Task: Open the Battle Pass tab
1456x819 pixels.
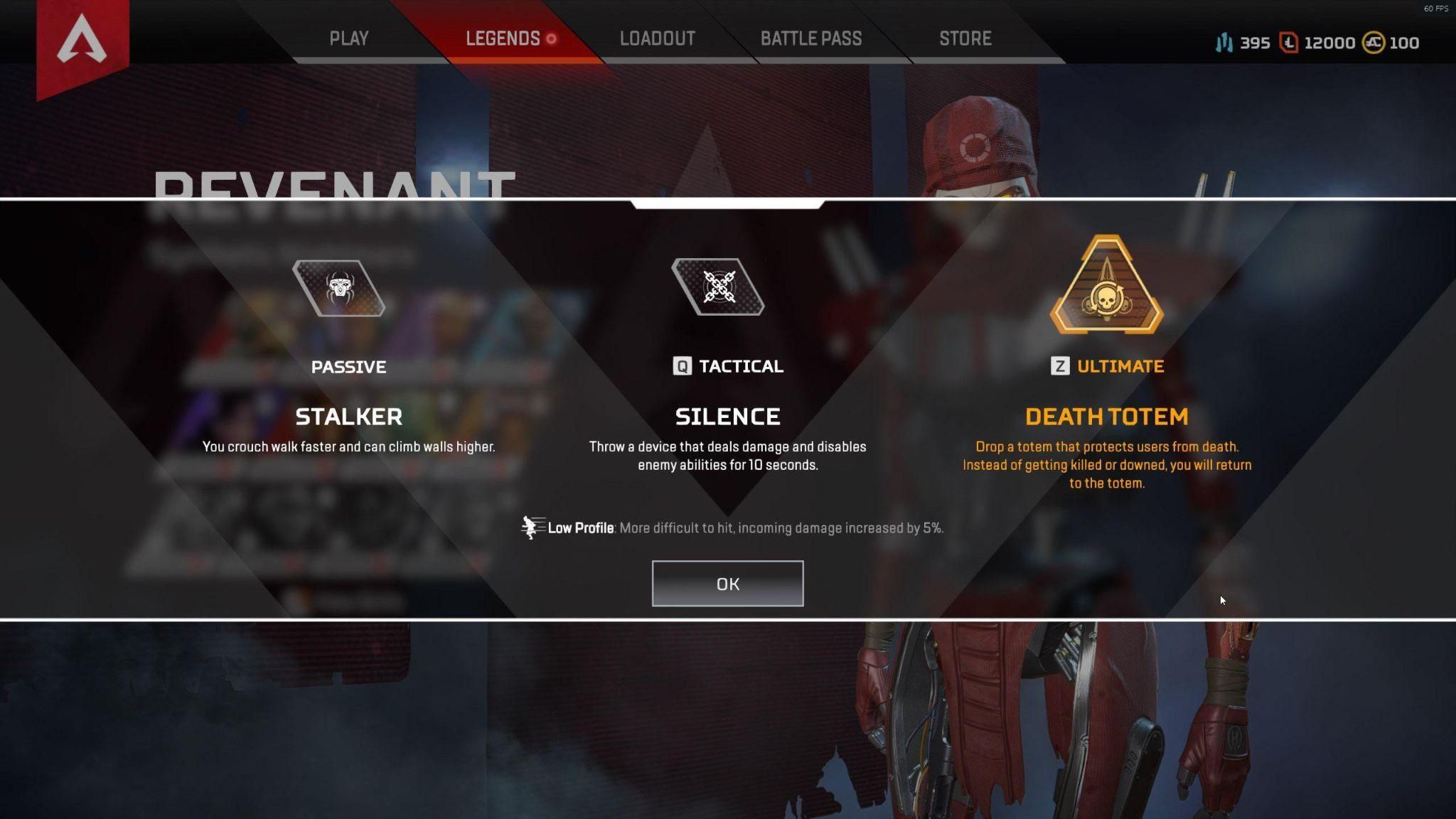Action: click(x=810, y=38)
